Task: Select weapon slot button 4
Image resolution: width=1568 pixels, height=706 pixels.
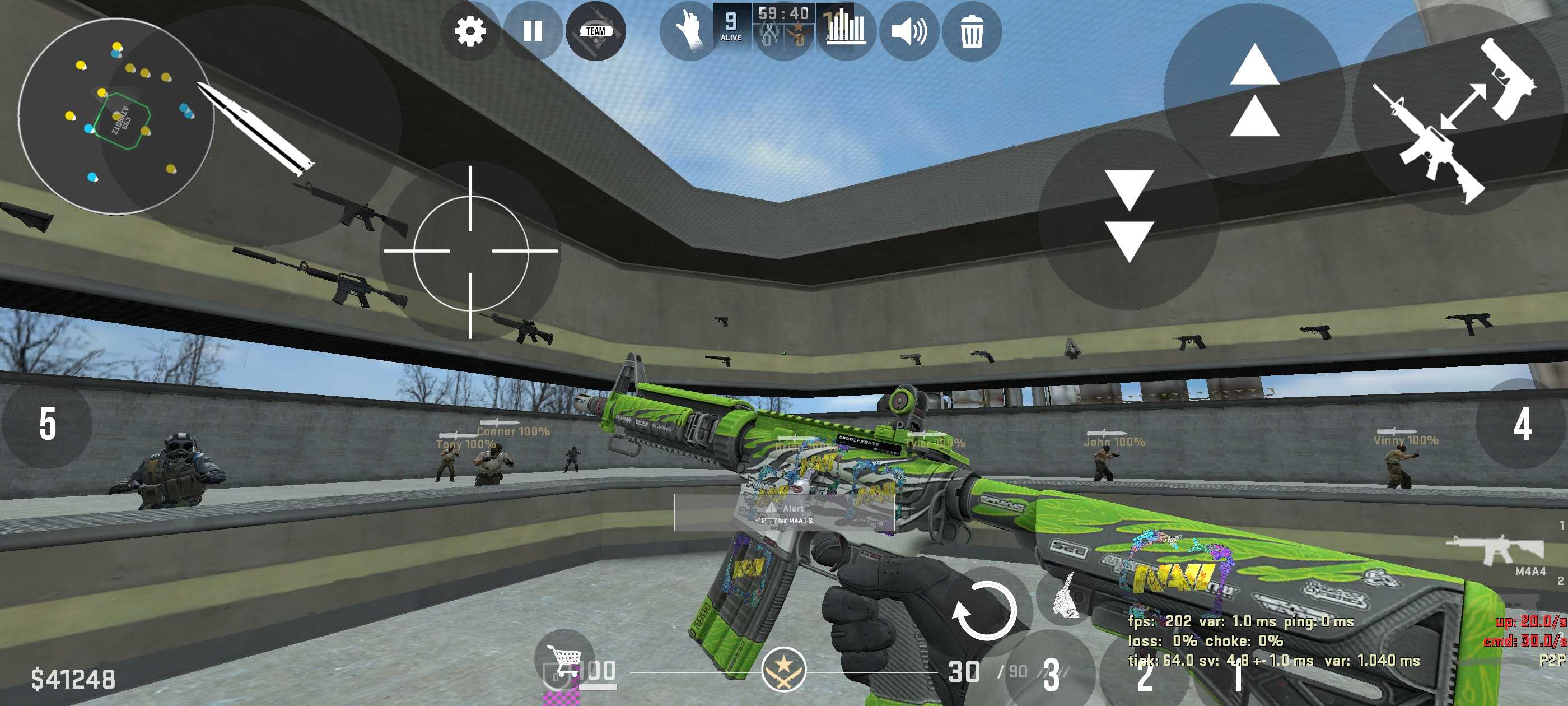Action: click(1522, 424)
